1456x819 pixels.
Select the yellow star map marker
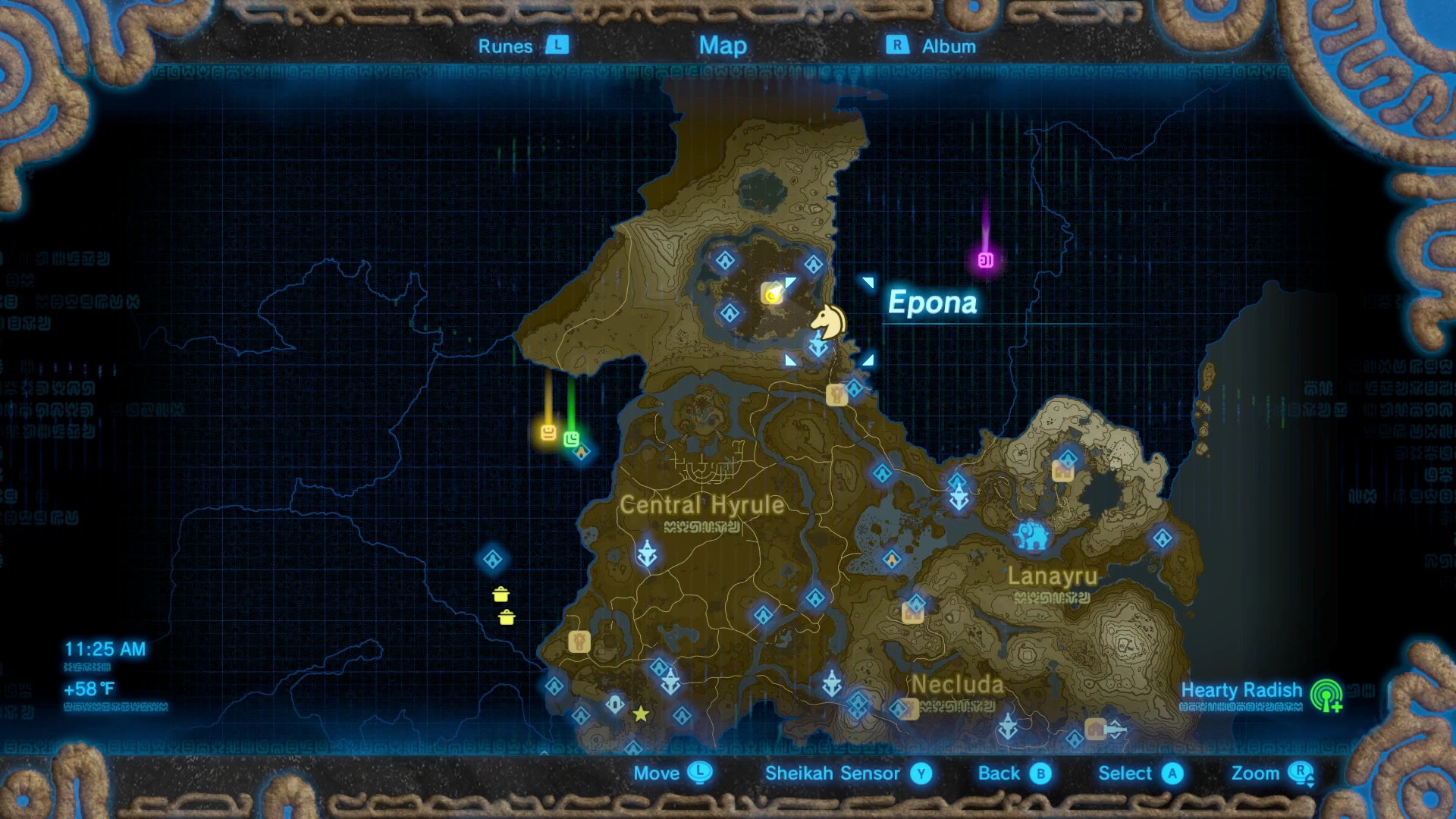[x=641, y=713]
